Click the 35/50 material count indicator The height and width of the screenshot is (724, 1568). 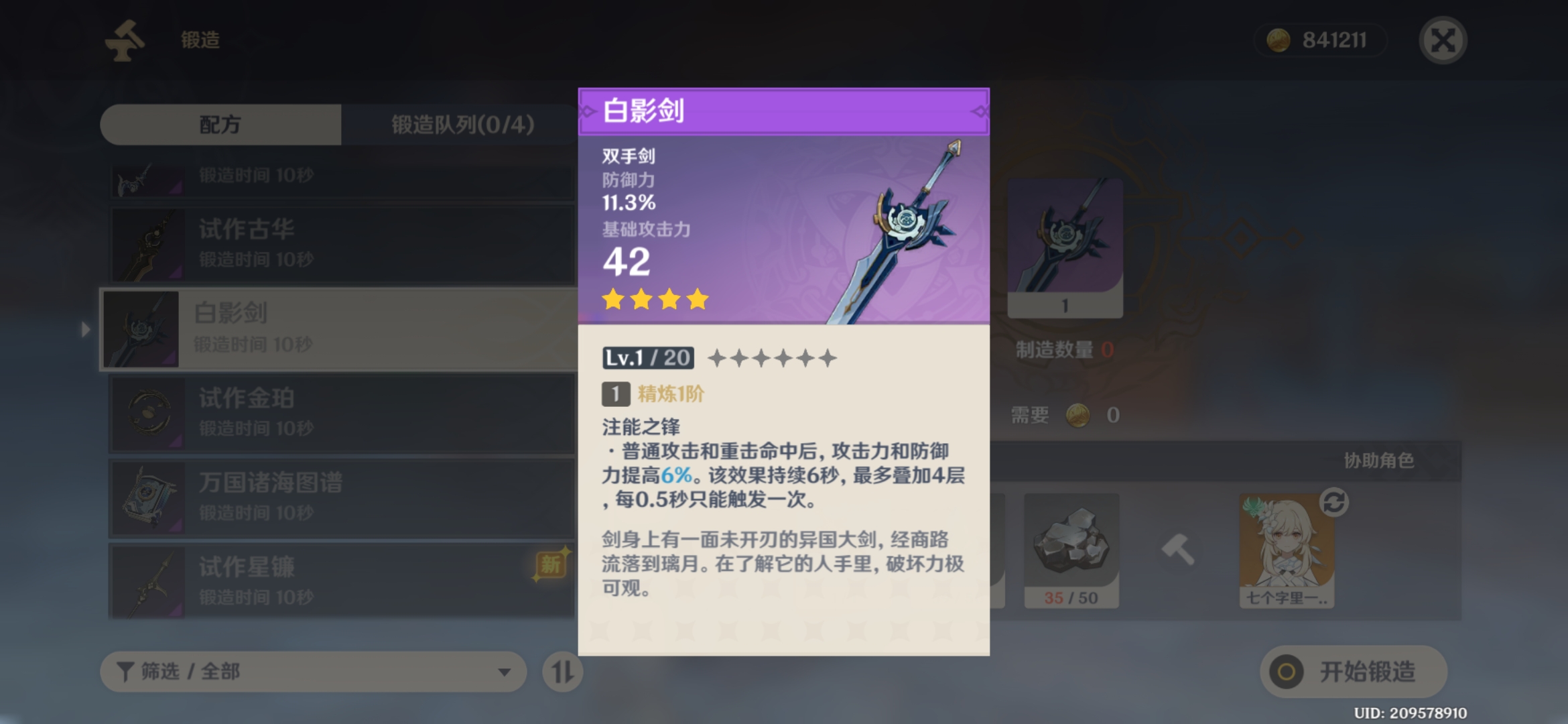click(x=1071, y=598)
